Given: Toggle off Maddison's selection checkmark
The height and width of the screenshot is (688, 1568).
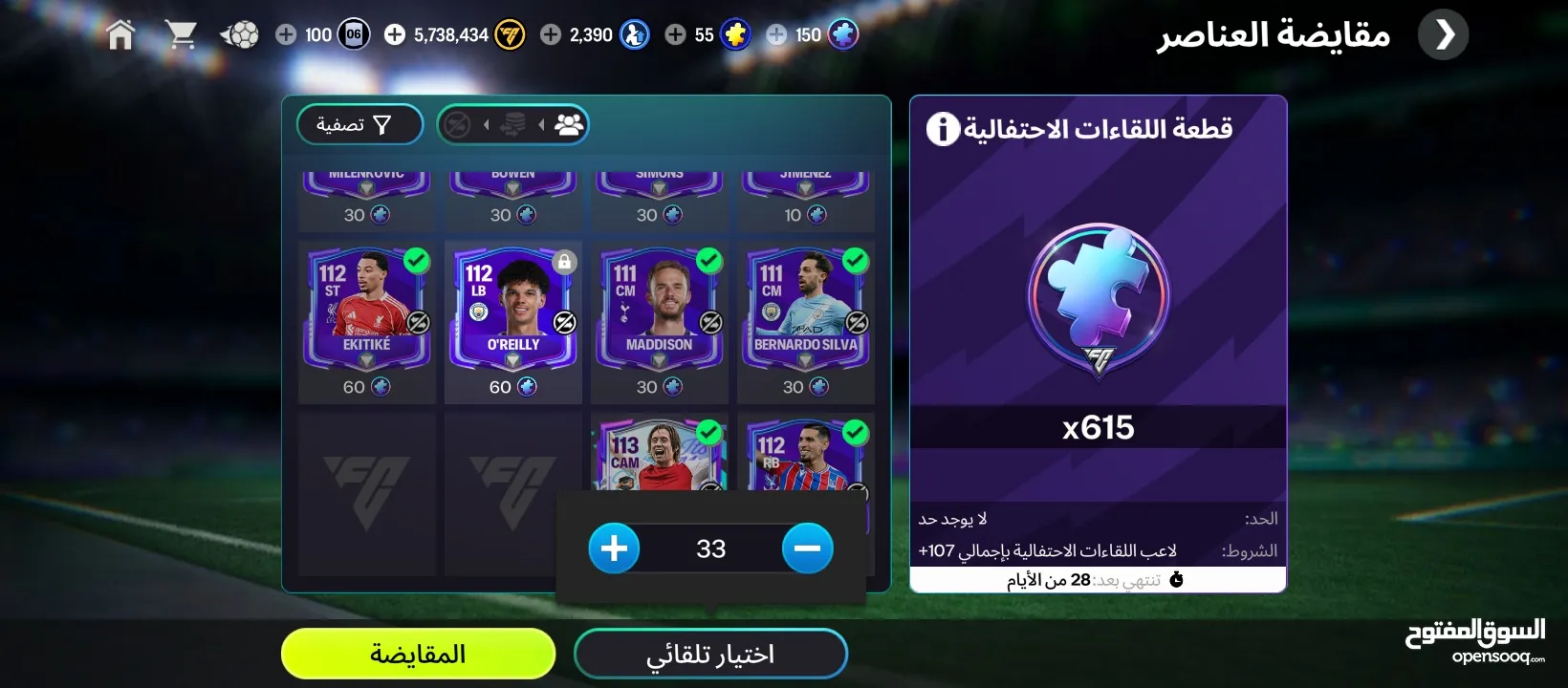Looking at the screenshot, I should [708, 258].
